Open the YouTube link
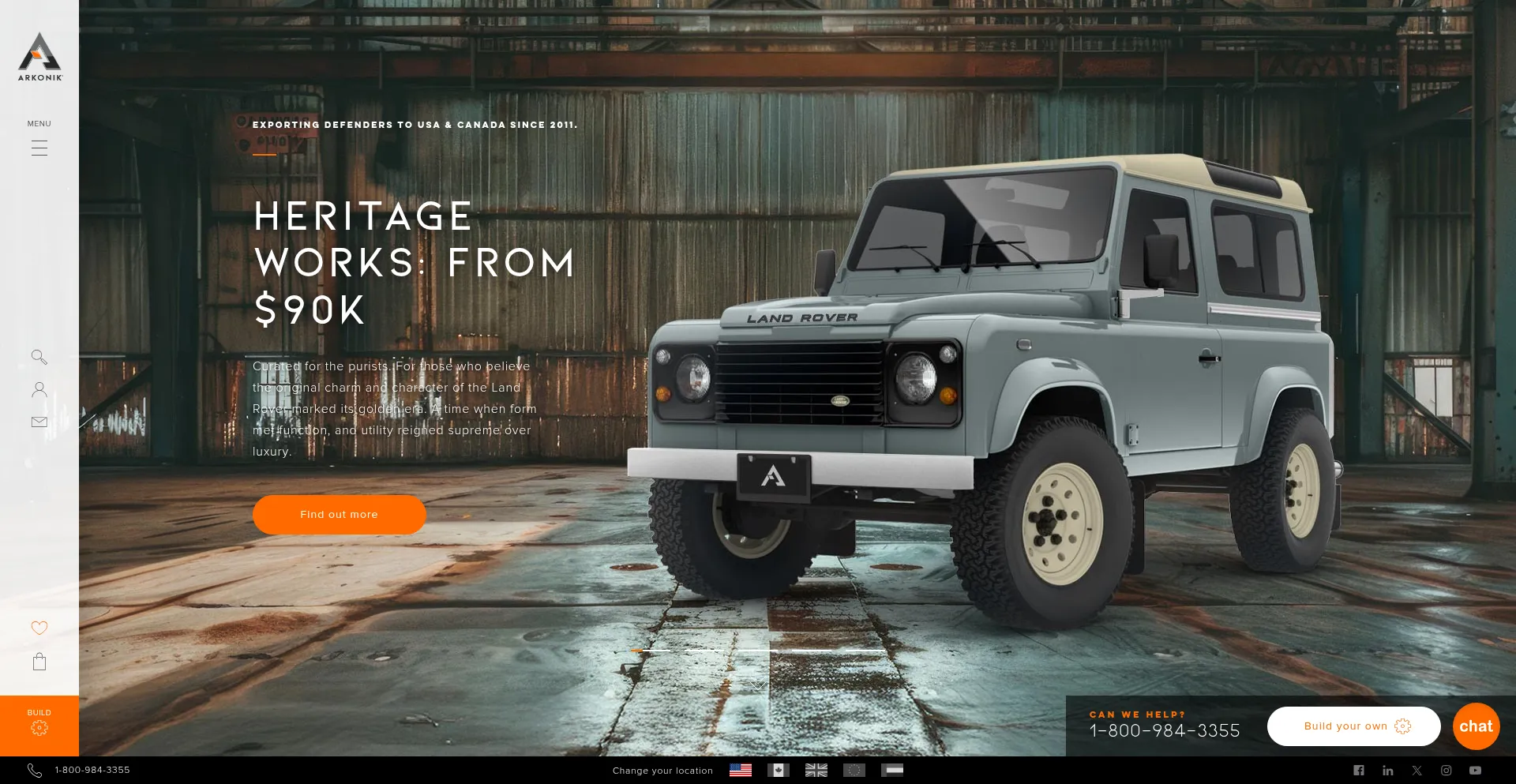Image resolution: width=1516 pixels, height=784 pixels. pyautogui.click(x=1475, y=771)
